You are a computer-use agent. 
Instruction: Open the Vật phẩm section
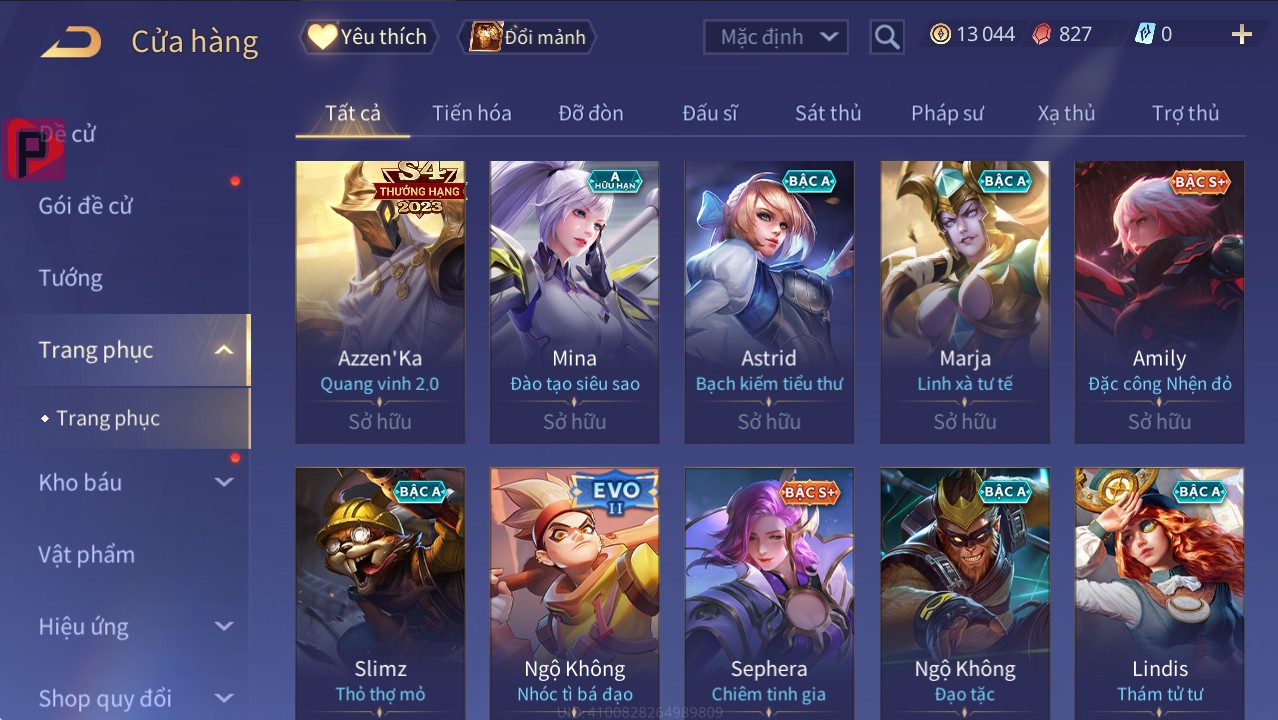(x=87, y=554)
